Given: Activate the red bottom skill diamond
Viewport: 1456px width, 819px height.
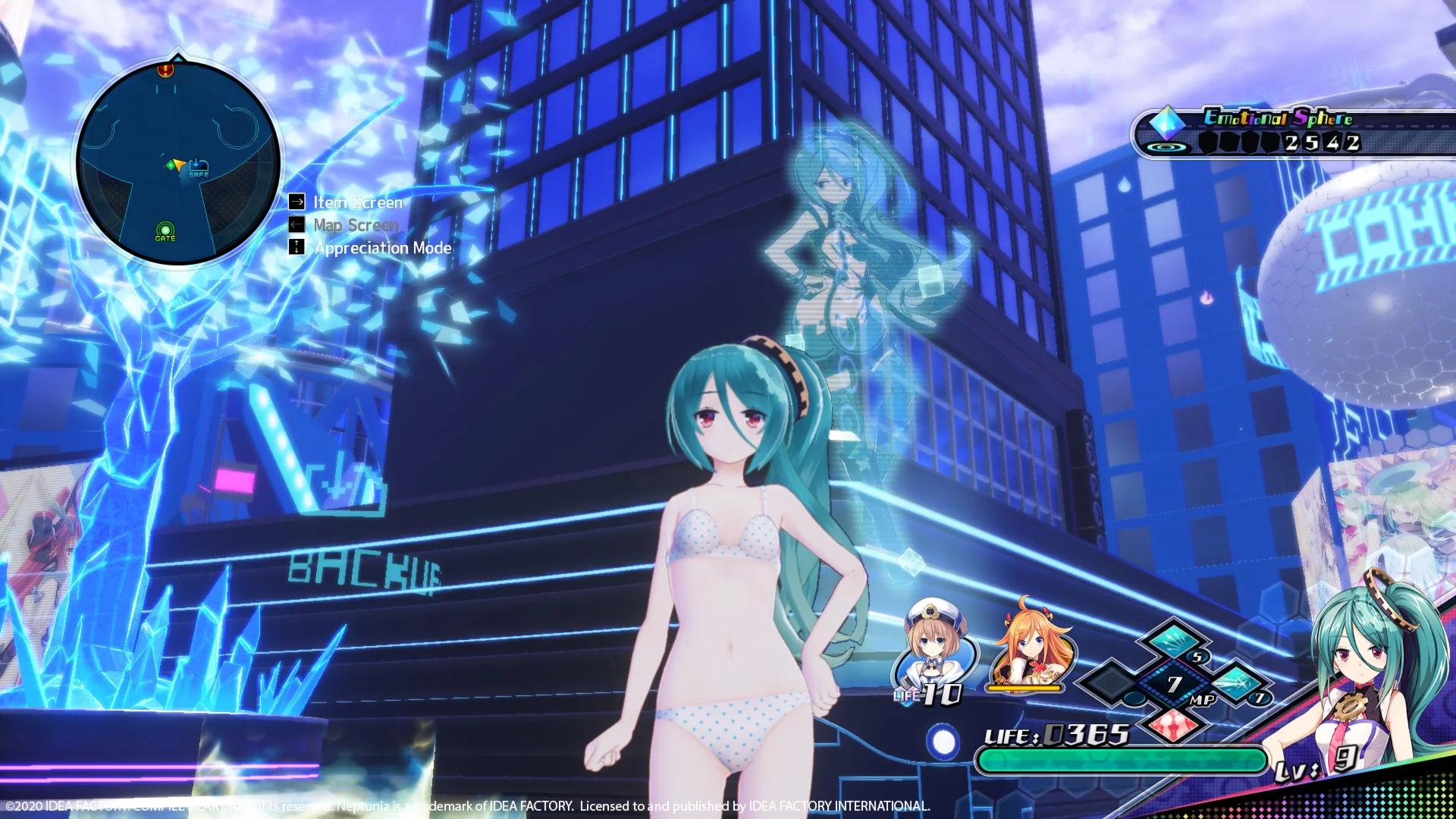Looking at the screenshot, I should 1174,726.
